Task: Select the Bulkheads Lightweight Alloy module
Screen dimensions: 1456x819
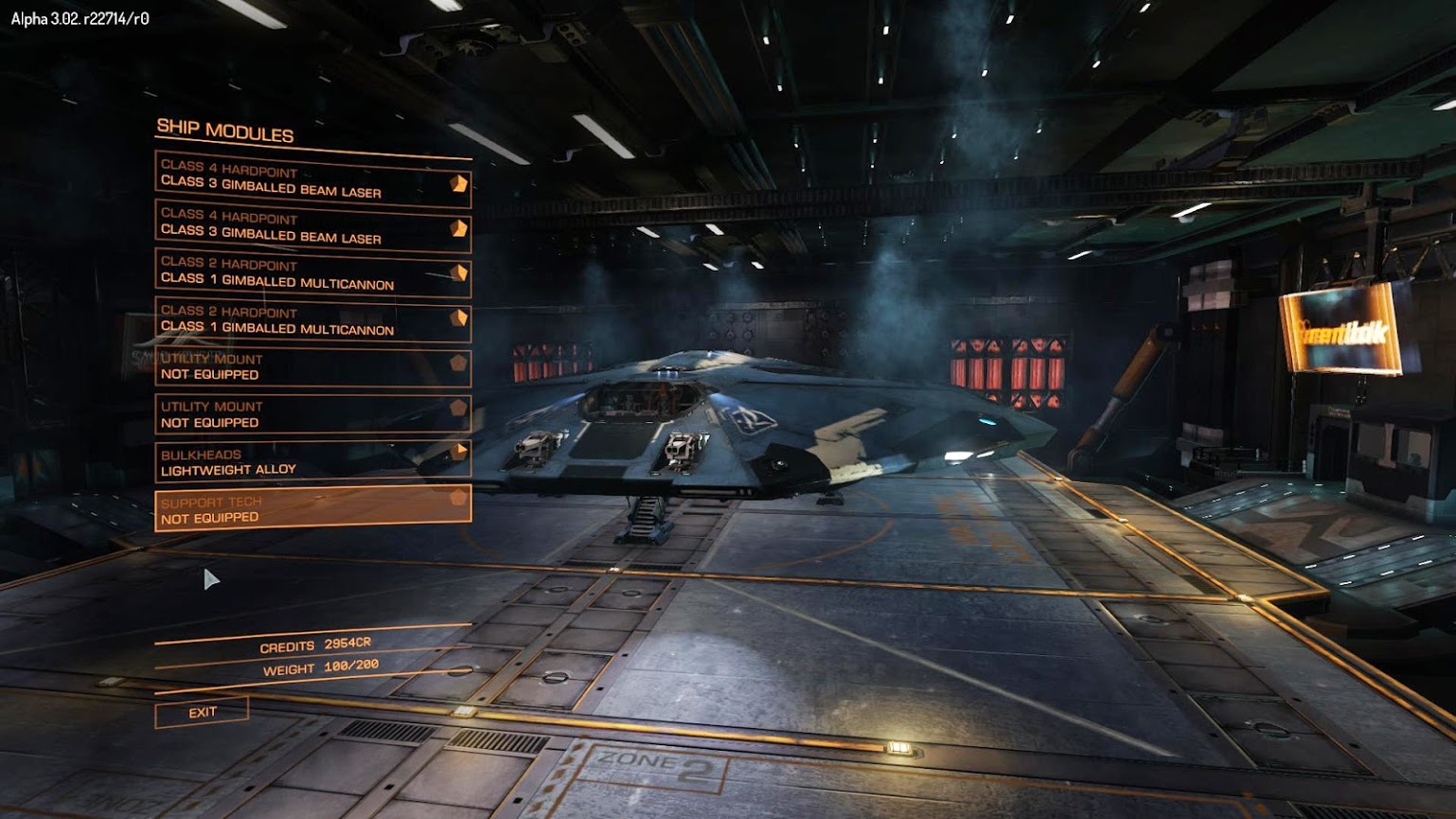Action: [x=312, y=462]
